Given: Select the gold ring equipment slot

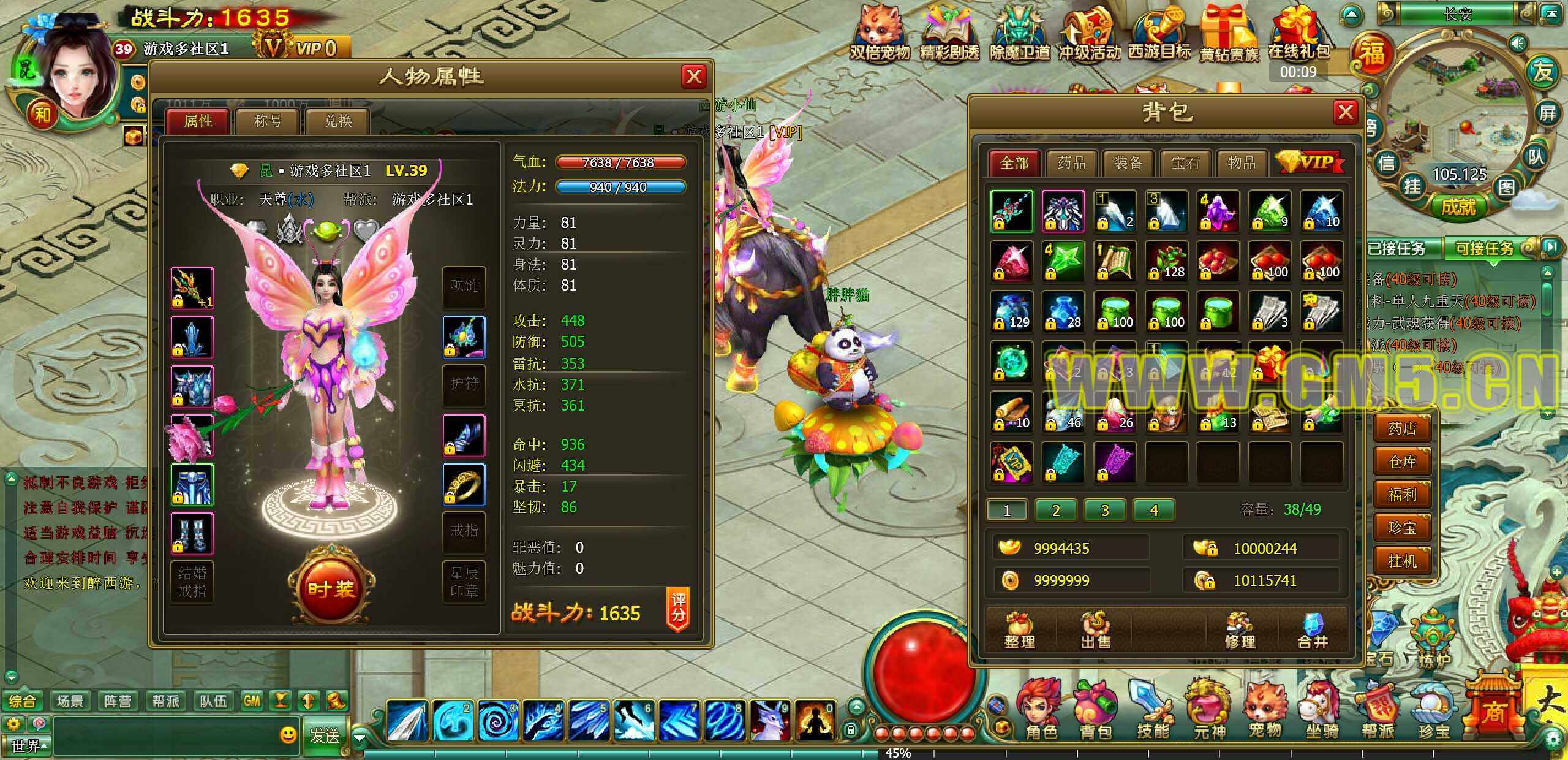Looking at the screenshot, I should pos(464,484).
